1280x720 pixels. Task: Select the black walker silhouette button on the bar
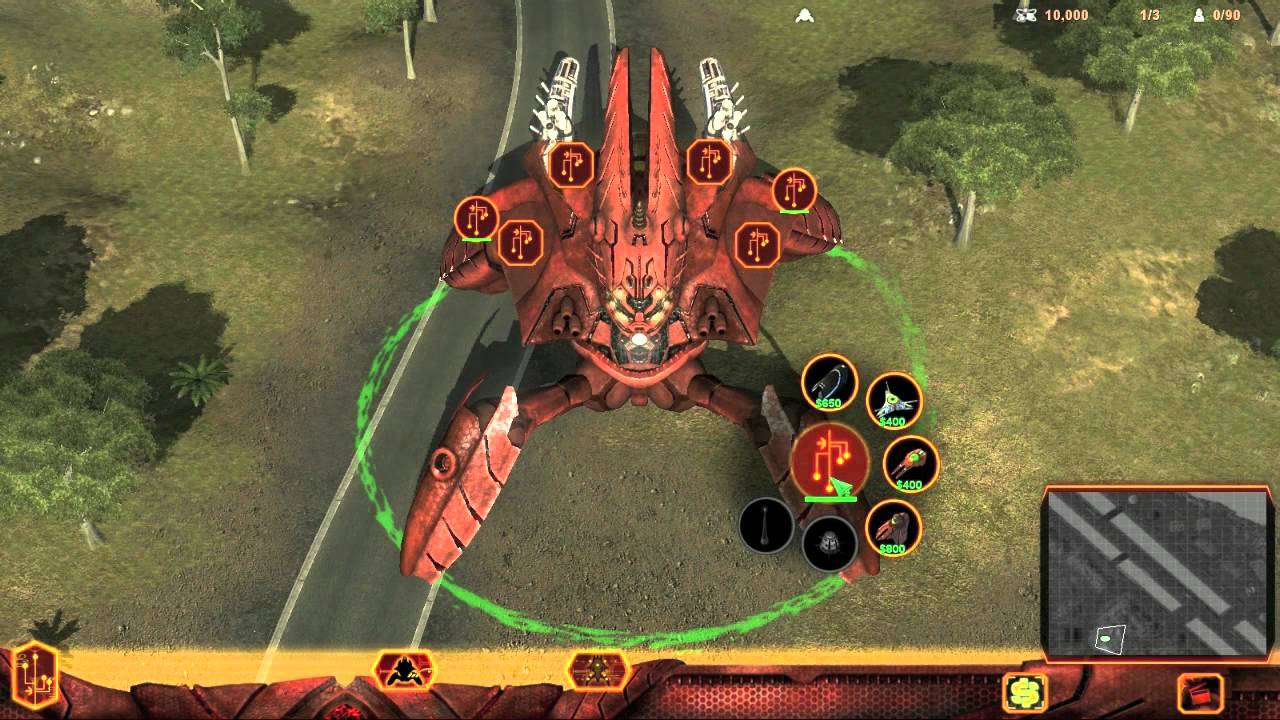[404, 670]
